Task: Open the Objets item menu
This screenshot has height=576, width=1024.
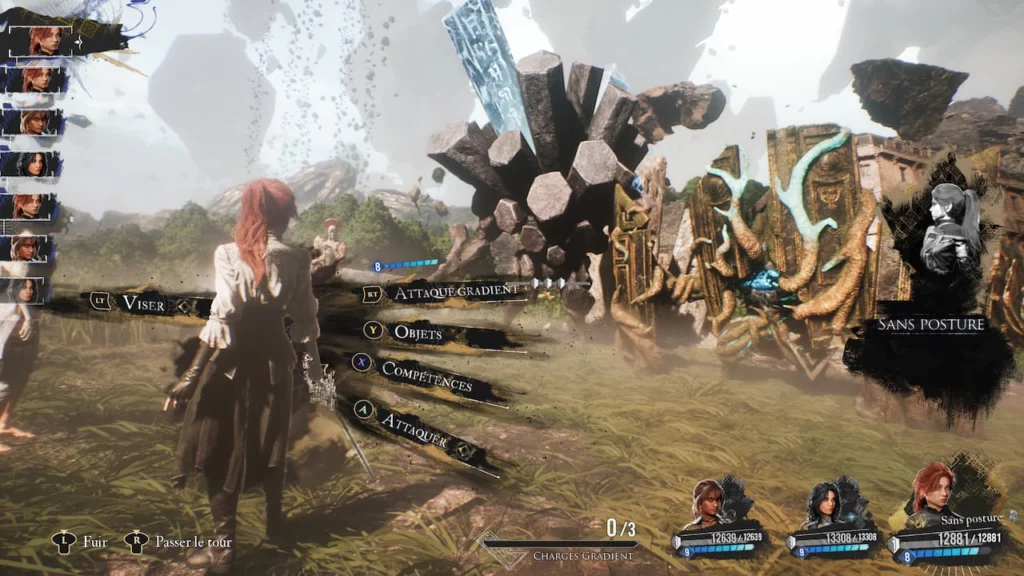Action: (x=417, y=332)
